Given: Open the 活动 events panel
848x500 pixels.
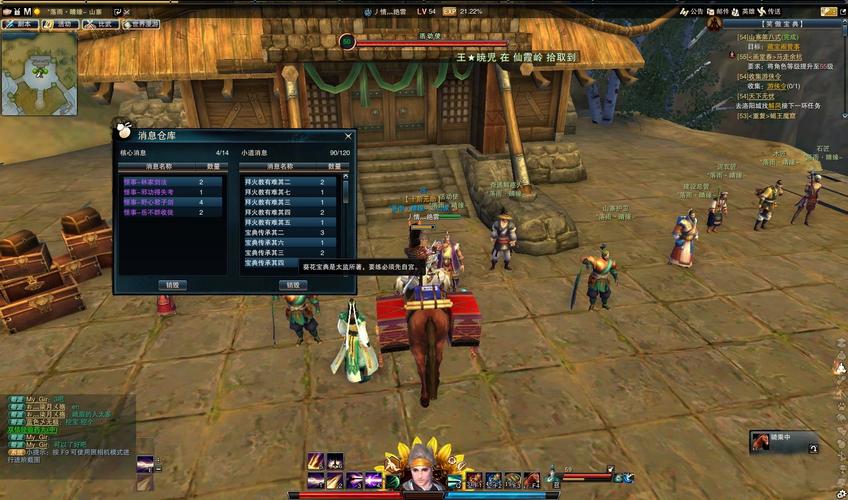Looking at the screenshot, I should coord(62,23).
